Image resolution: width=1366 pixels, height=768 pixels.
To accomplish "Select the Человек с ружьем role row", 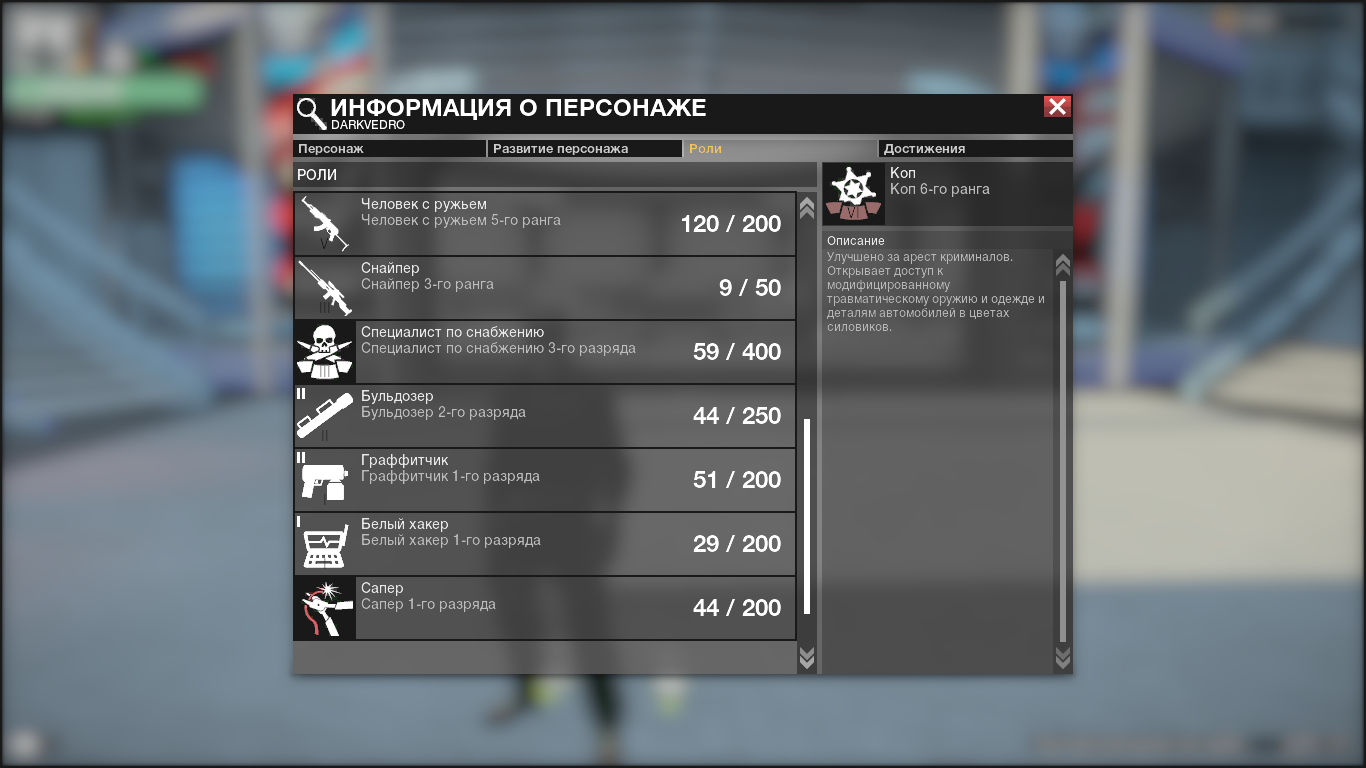I will pyautogui.click(x=545, y=224).
